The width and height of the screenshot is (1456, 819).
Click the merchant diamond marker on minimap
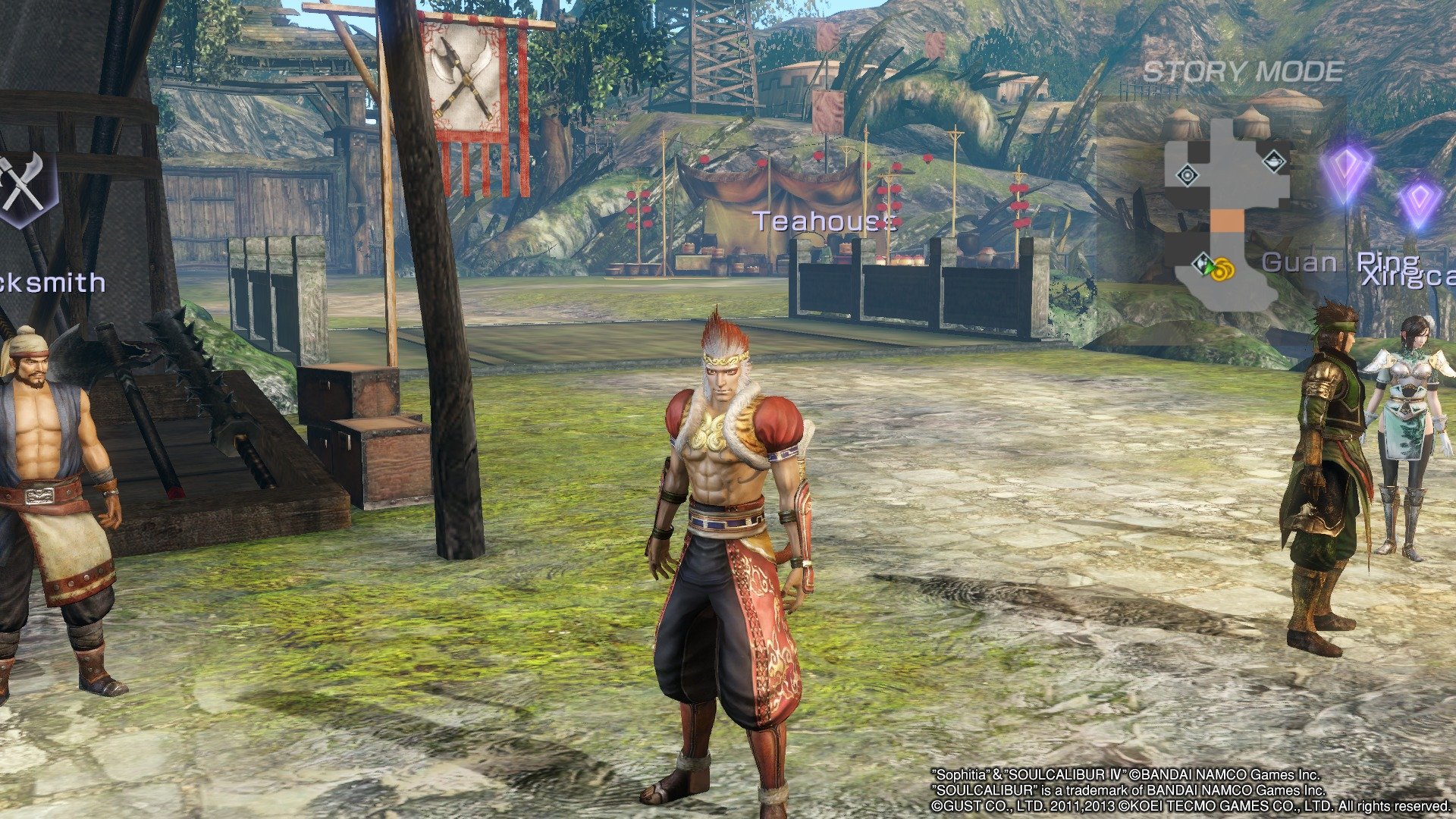click(x=1200, y=265)
